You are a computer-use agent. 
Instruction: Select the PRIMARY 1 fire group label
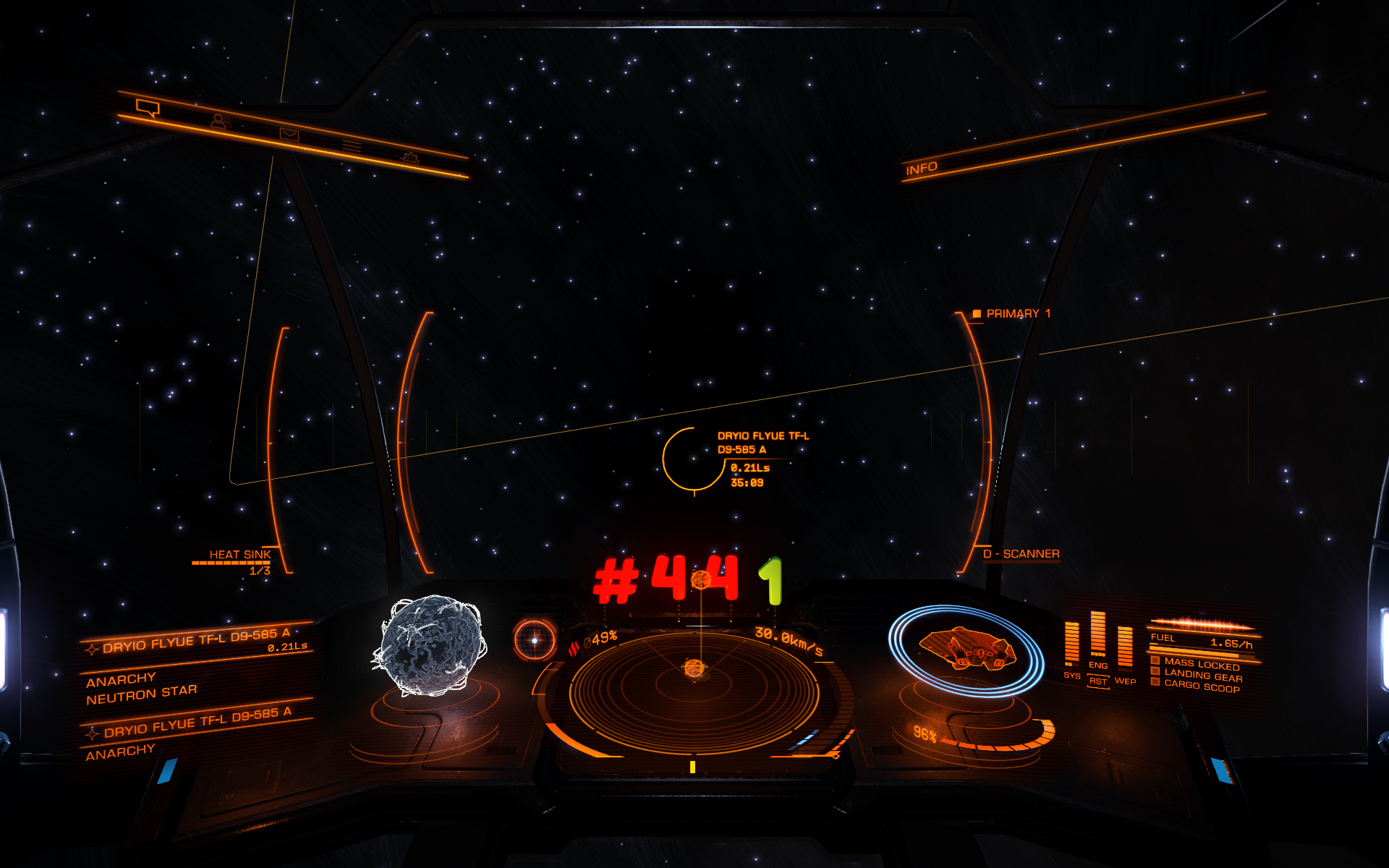[1017, 314]
